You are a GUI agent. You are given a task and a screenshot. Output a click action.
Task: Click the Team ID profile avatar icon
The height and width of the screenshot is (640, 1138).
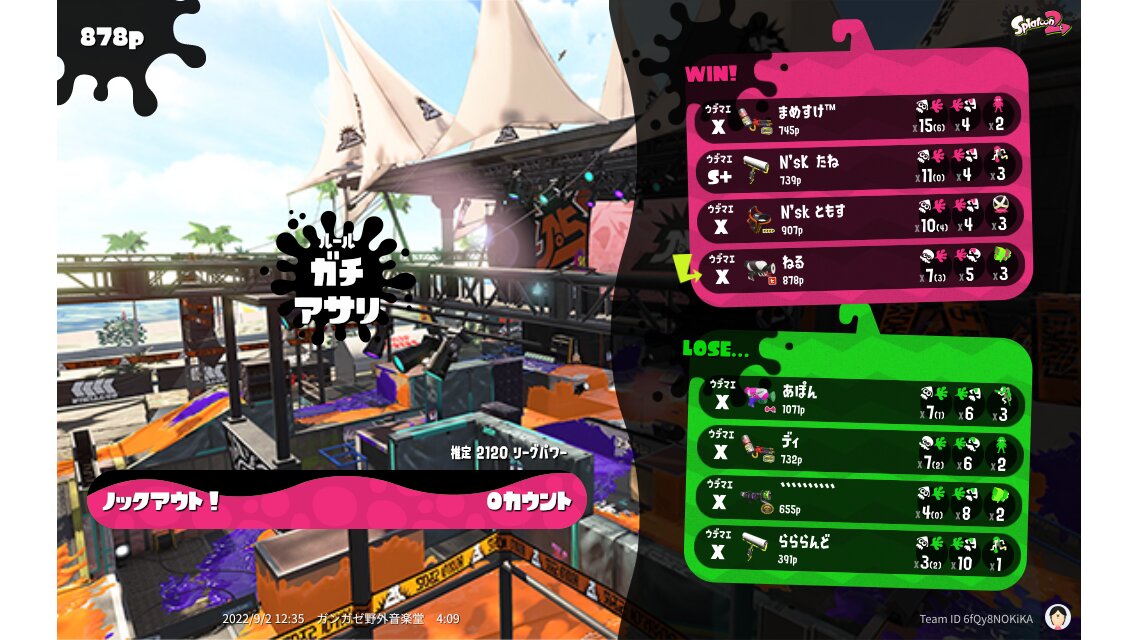[1057, 617]
